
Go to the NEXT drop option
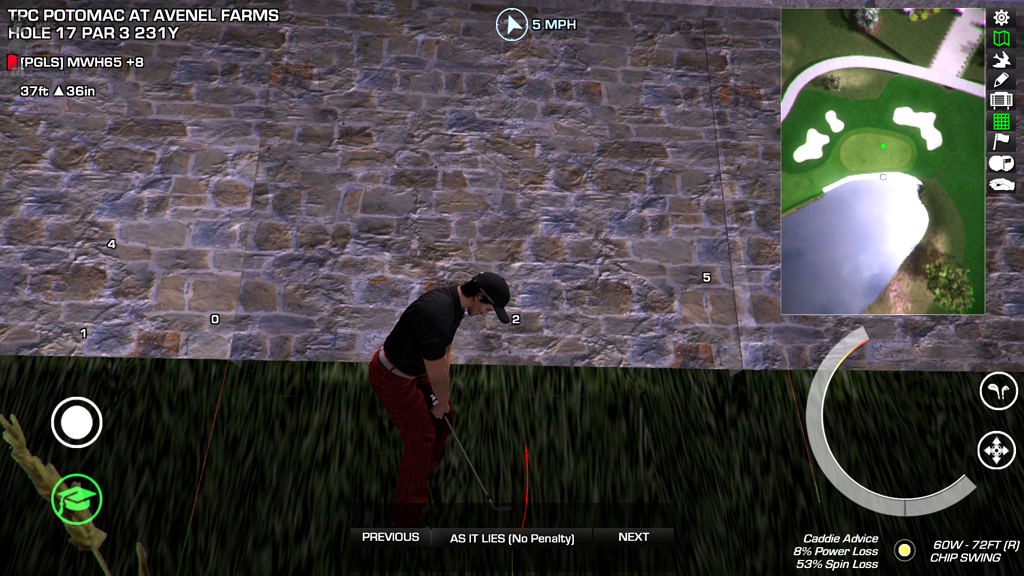pos(633,537)
